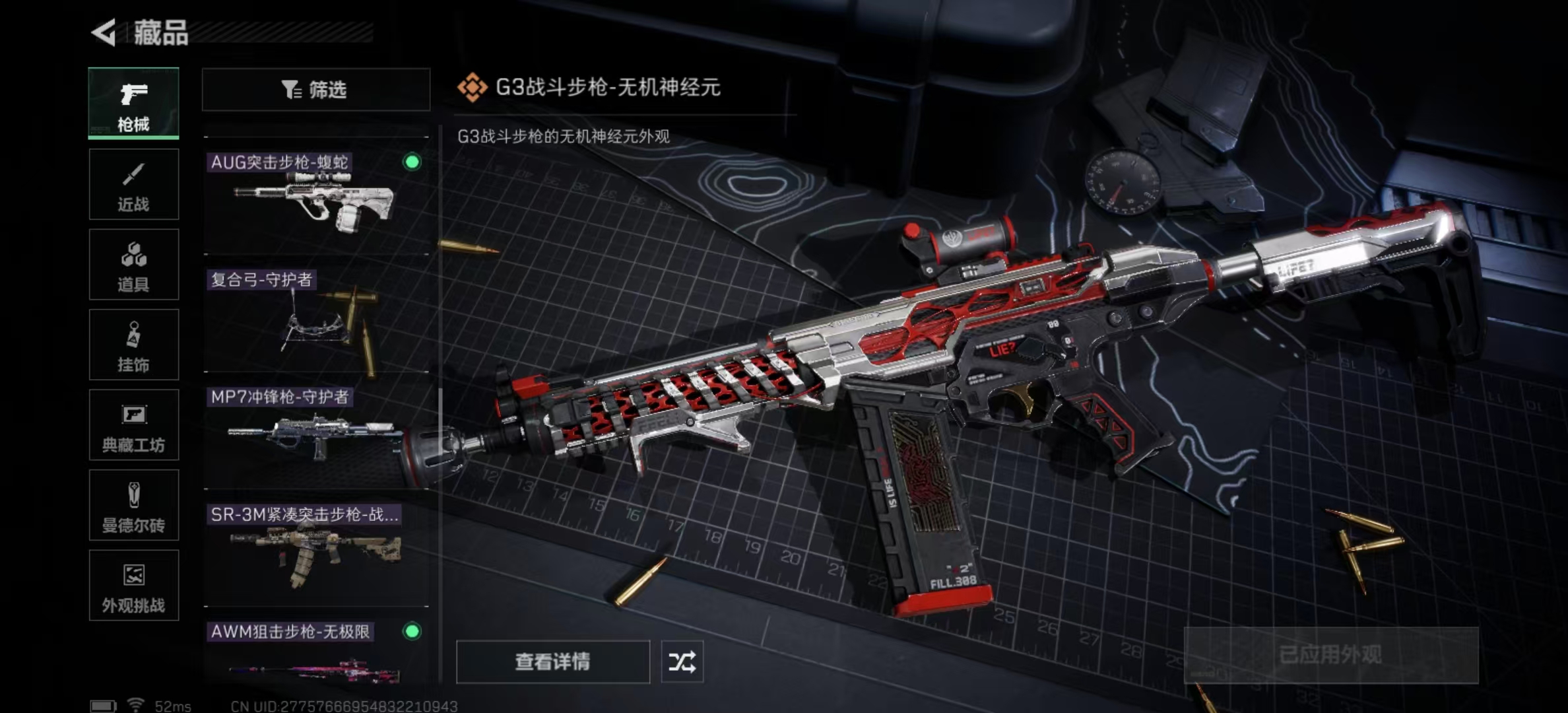
Task: Open the 近战 melee category
Action: [x=134, y=184]
